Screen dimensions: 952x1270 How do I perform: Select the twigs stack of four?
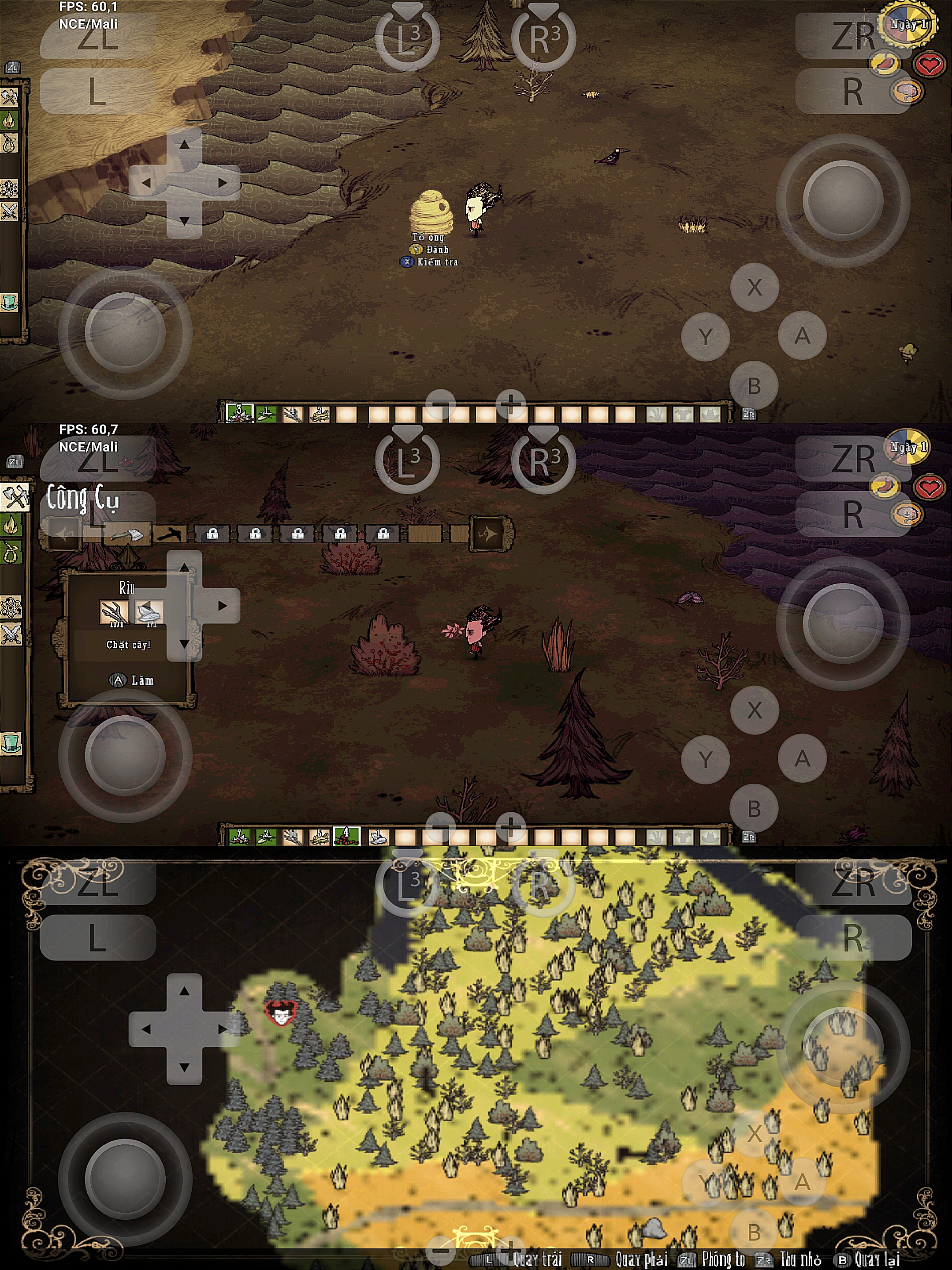click(x=293, y=414)
